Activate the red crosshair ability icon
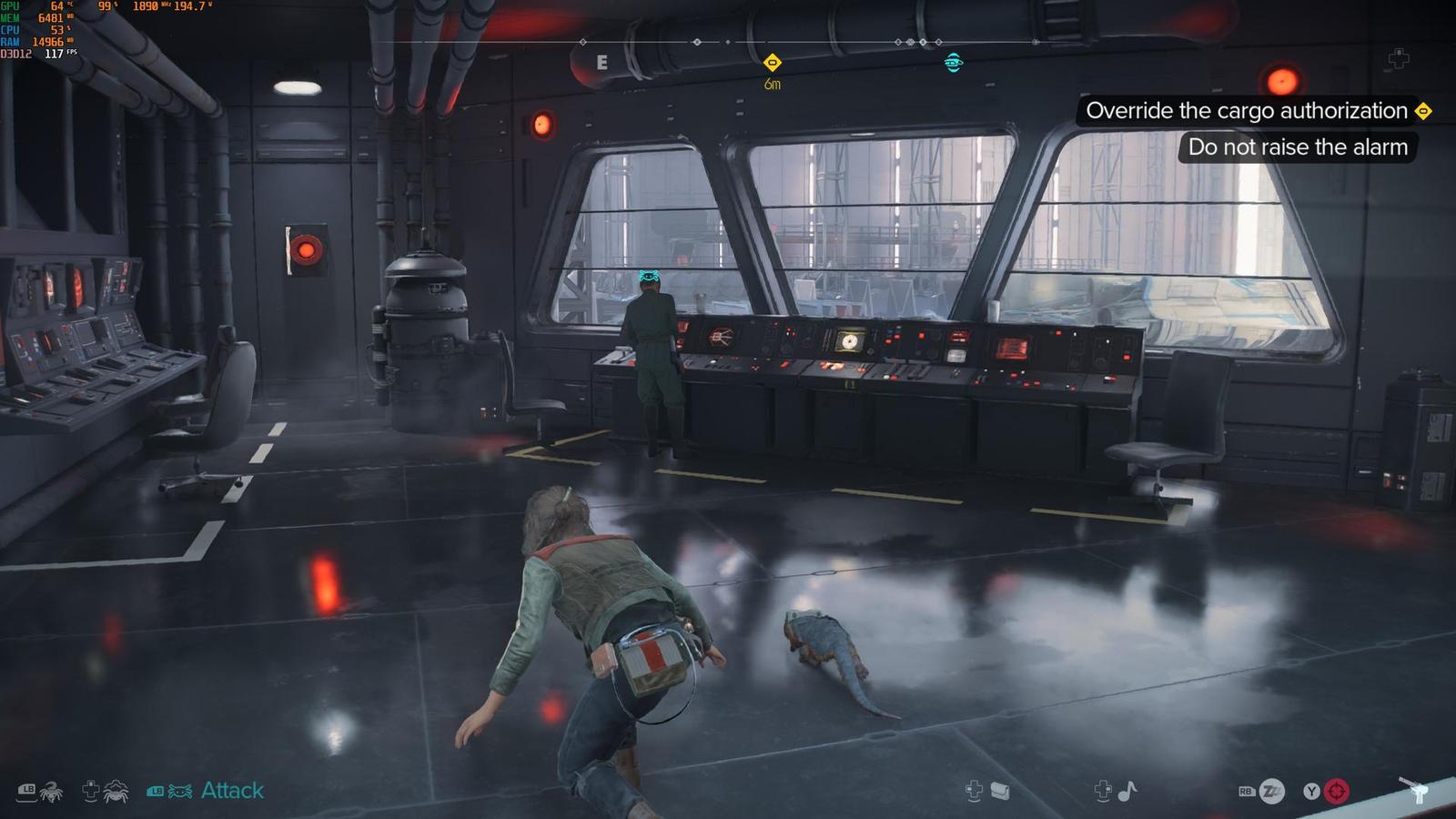The height and width of the screenshot is (819, 1456). click(1336, 792)
